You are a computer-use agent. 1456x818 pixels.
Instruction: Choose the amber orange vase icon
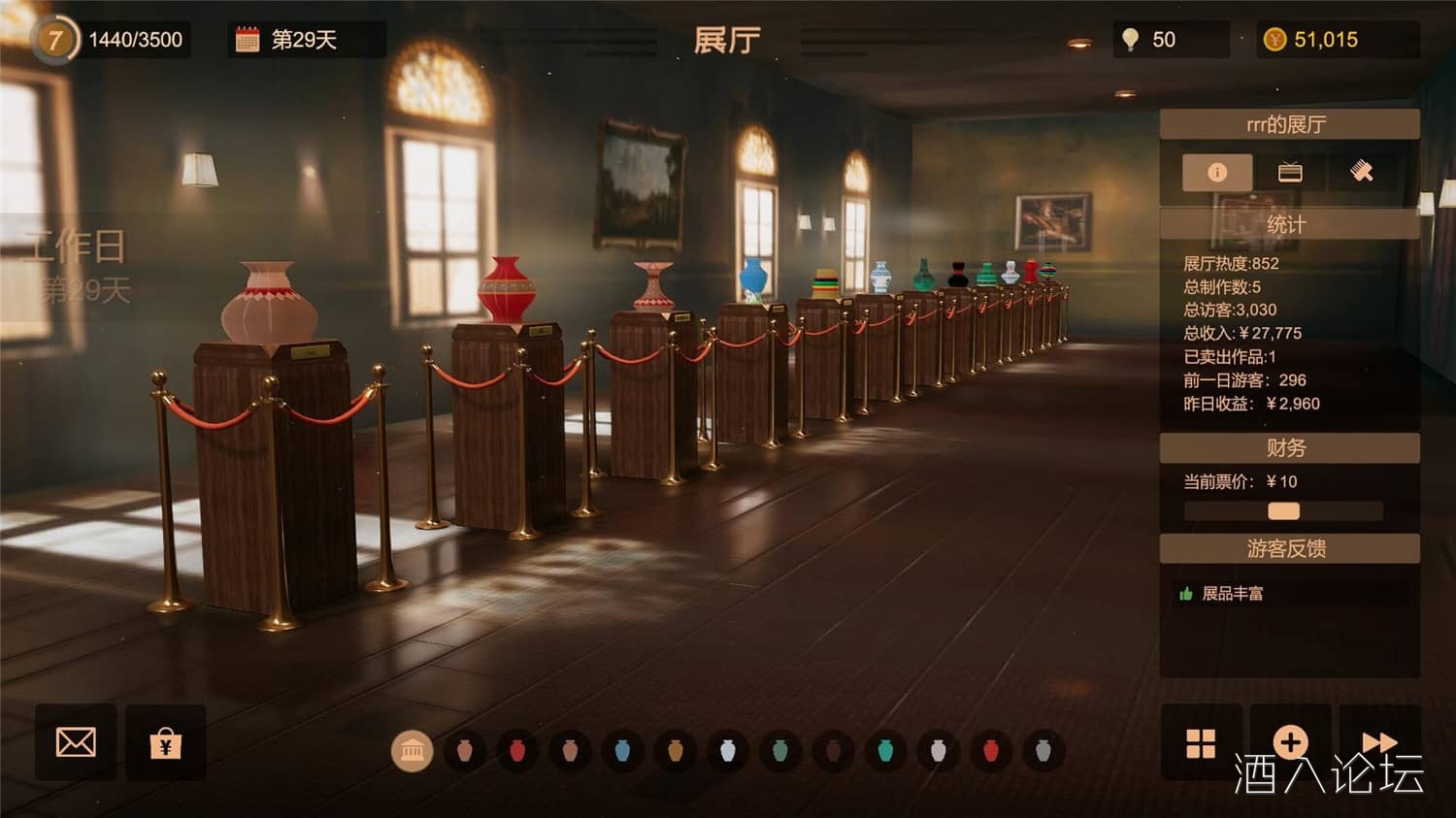point(676,751)
